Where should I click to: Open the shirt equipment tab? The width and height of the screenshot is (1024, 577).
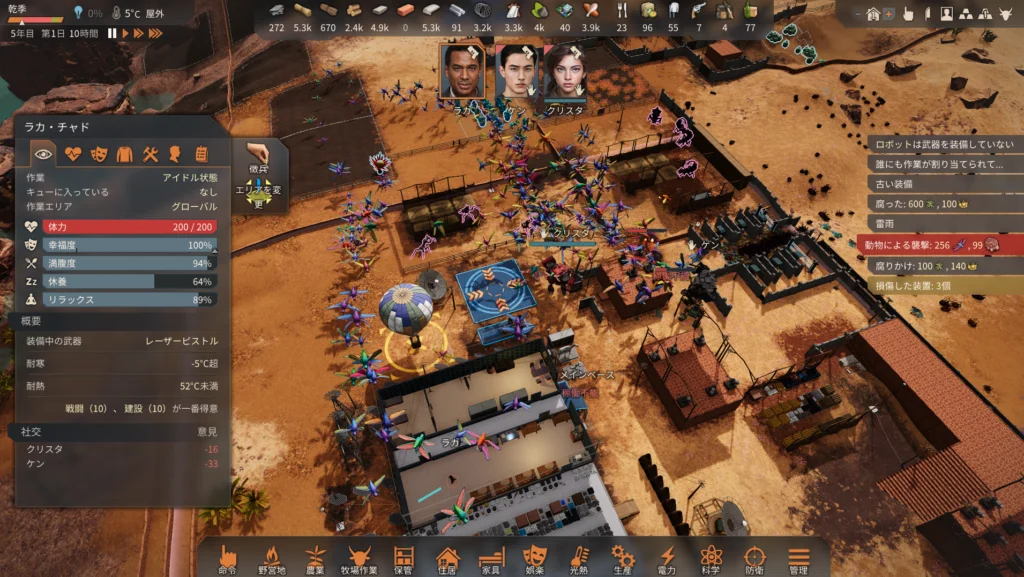125,154
